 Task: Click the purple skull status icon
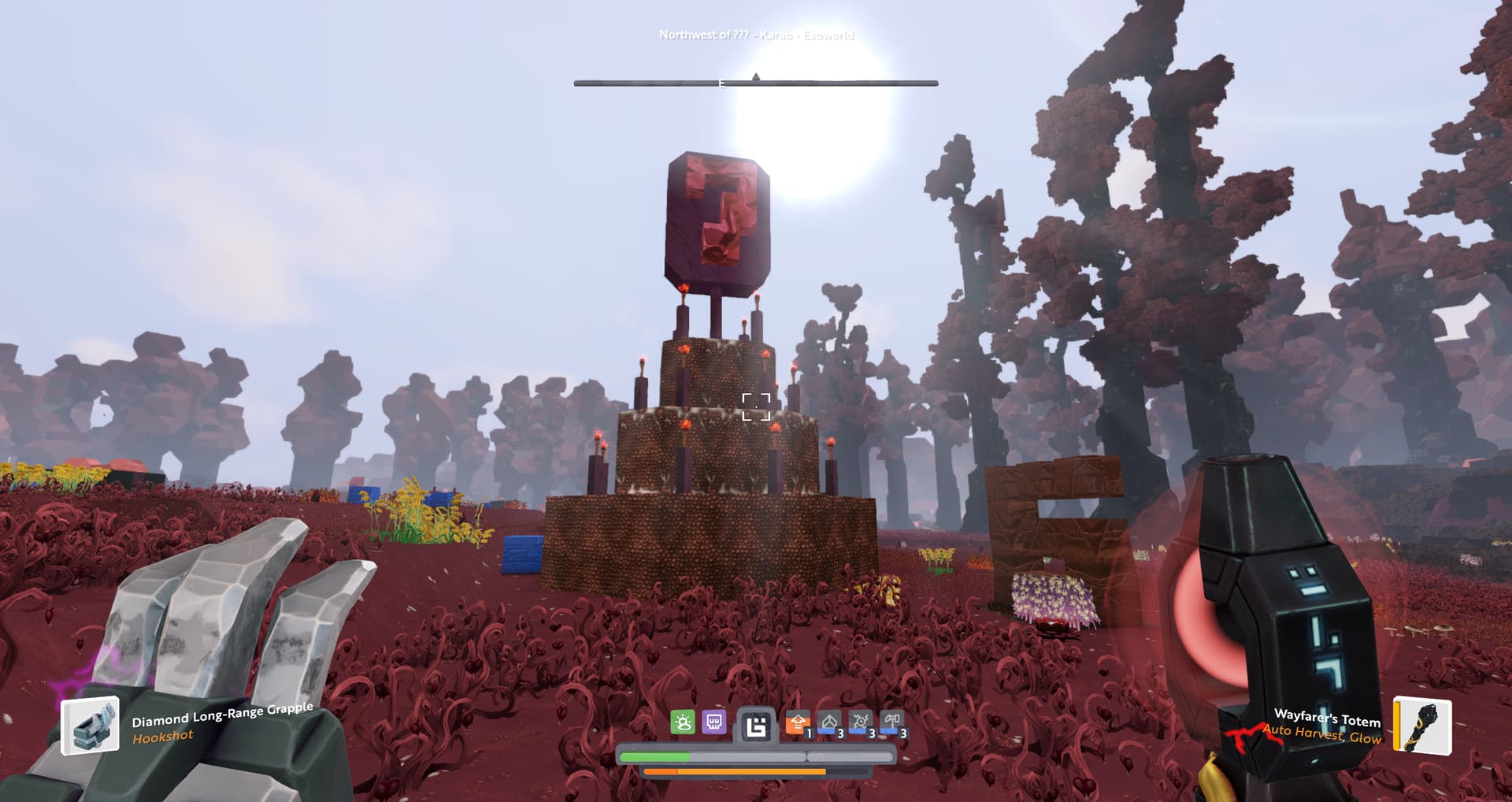click(x=714, y=722)
